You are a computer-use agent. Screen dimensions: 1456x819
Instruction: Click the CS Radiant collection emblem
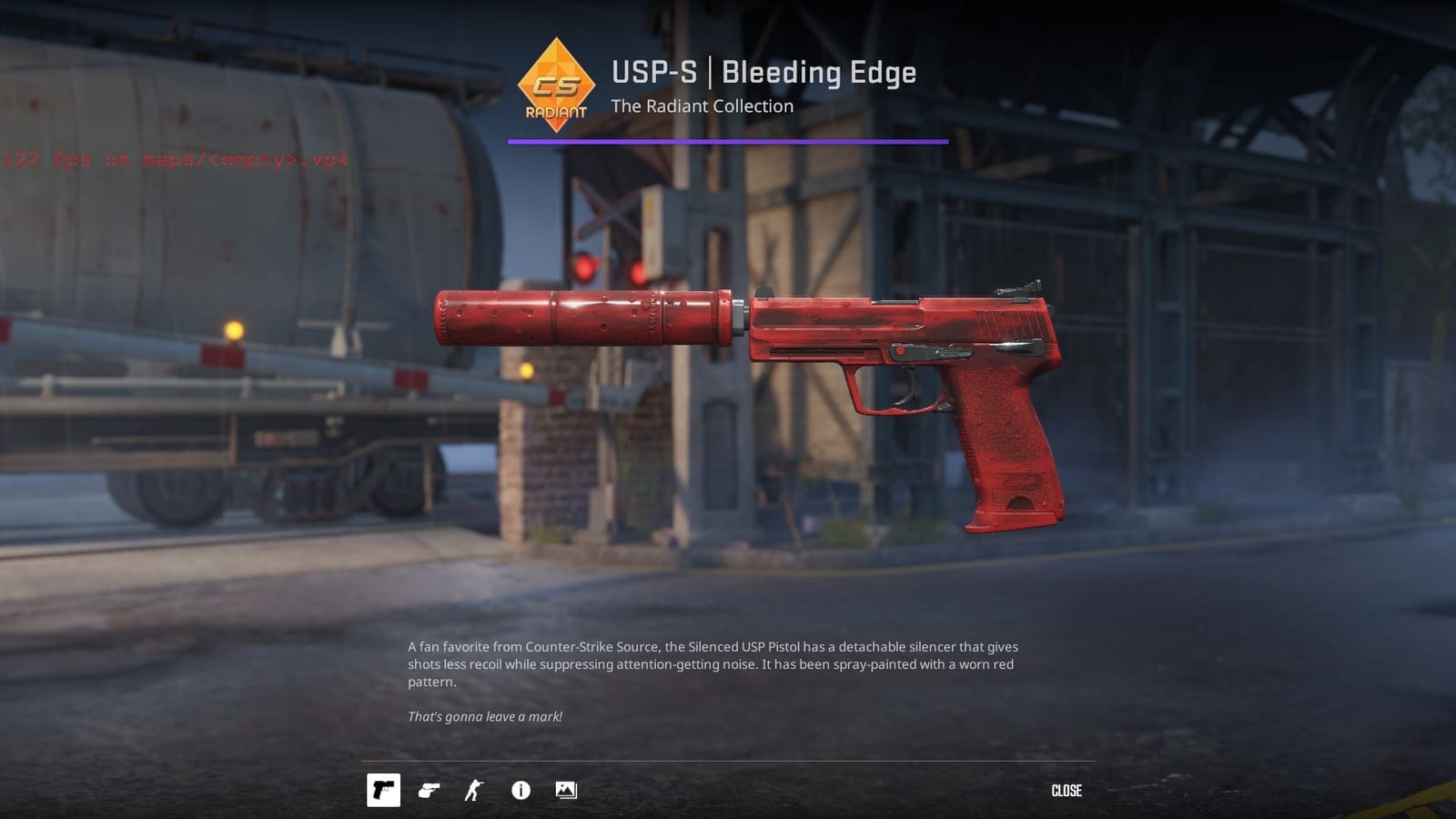[558, 86]
